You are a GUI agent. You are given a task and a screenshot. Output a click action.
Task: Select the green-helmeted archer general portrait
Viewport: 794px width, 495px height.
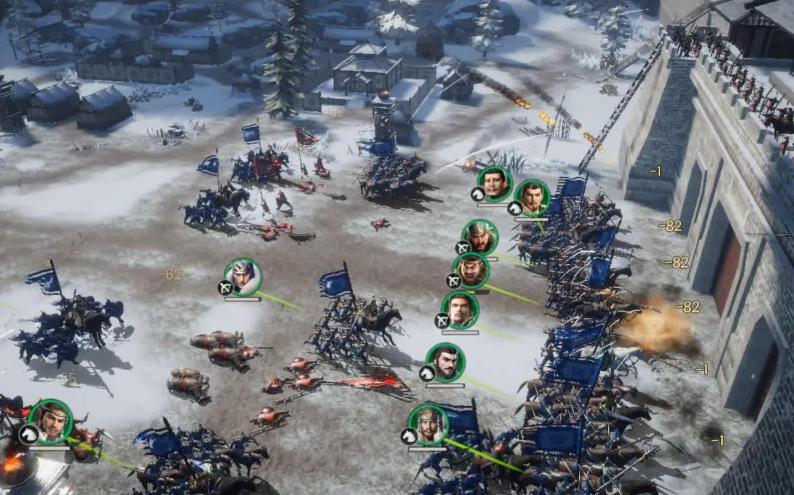481,237
